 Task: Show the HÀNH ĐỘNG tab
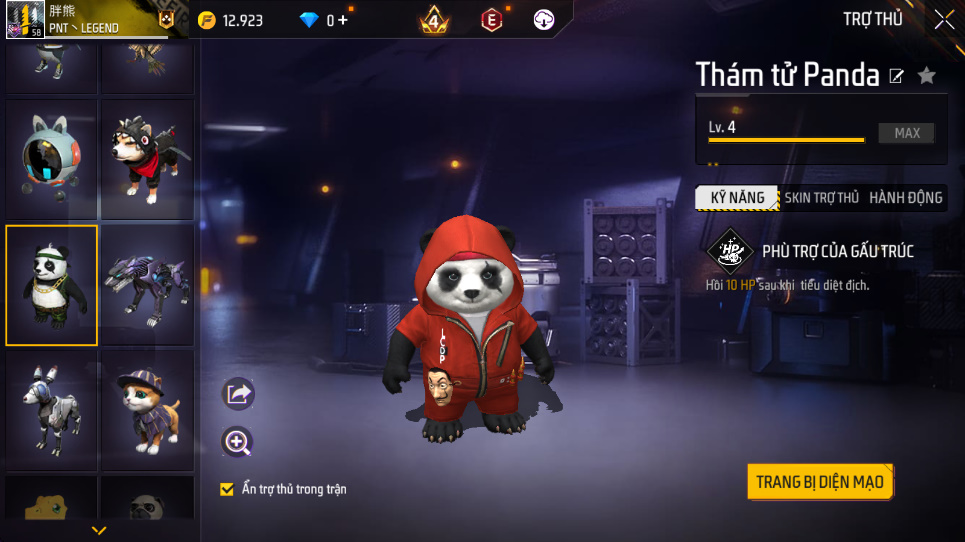[x=905, y=198]
